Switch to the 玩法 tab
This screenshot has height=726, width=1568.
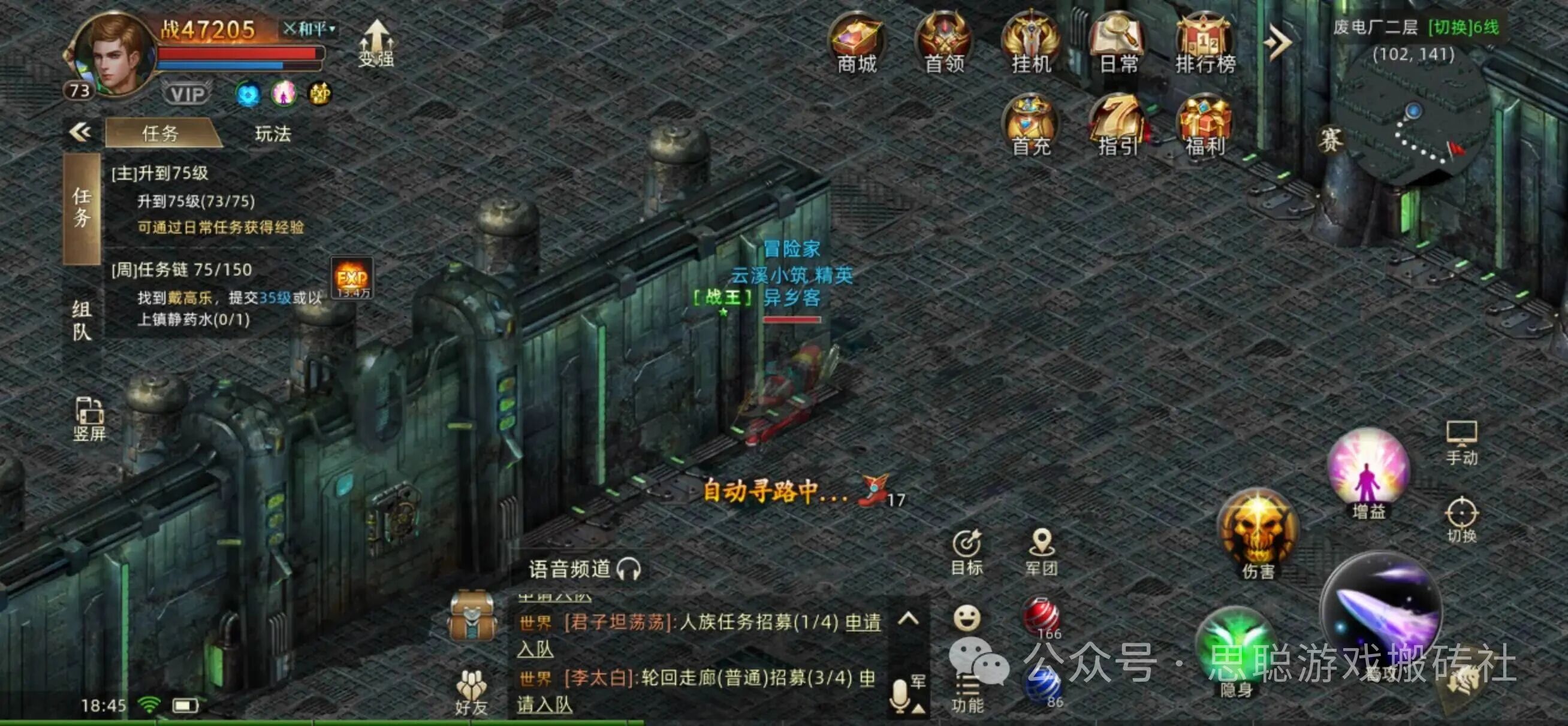pyautogui.click(x=273, y=135)
